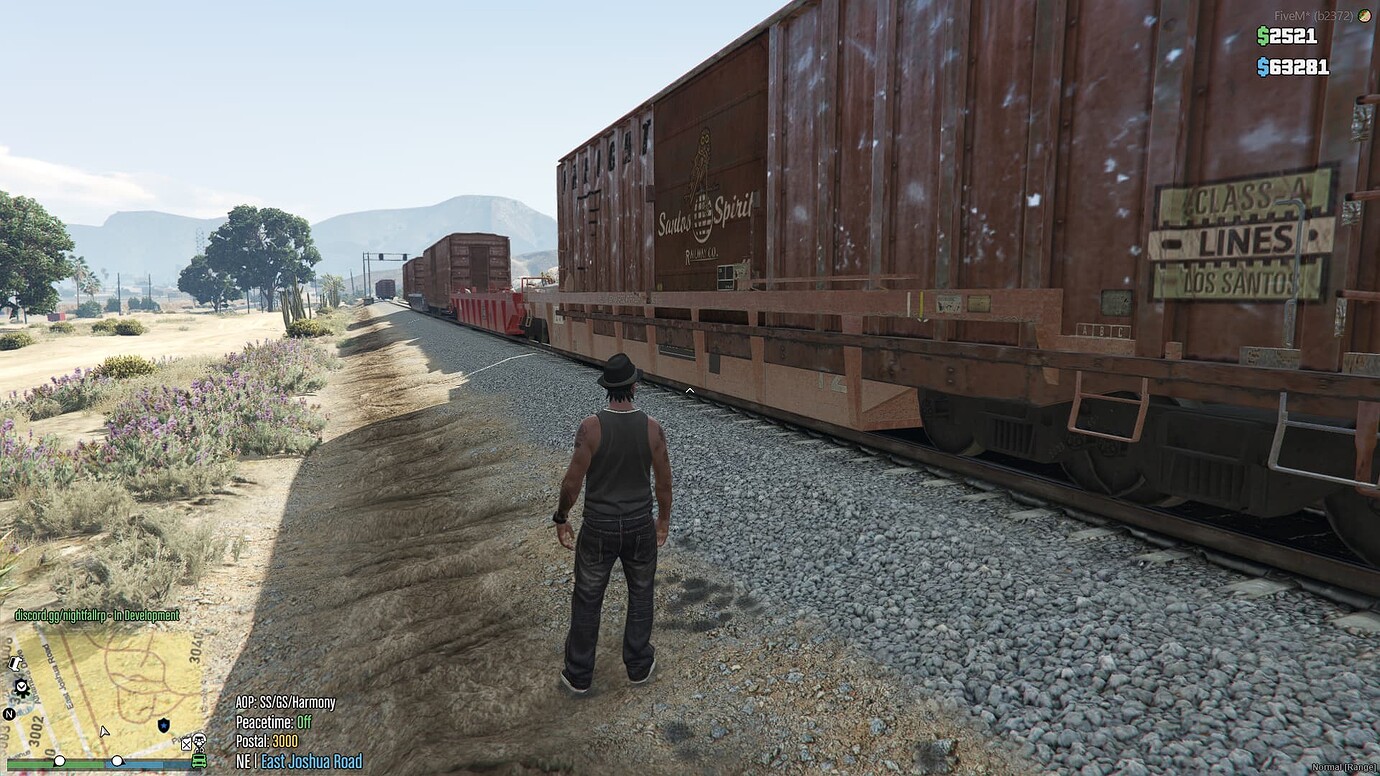Click the green bus icon on the minimap
The width and height of the screenshot is (1380, 776).
click(198, 761)
